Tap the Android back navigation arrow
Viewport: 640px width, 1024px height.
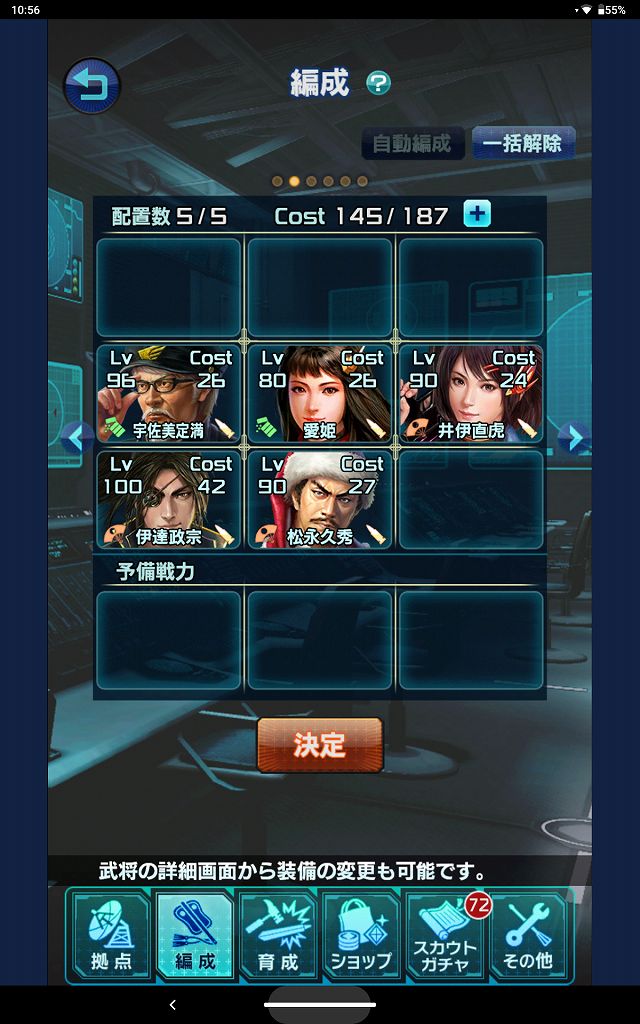(x=172, y=1004)
